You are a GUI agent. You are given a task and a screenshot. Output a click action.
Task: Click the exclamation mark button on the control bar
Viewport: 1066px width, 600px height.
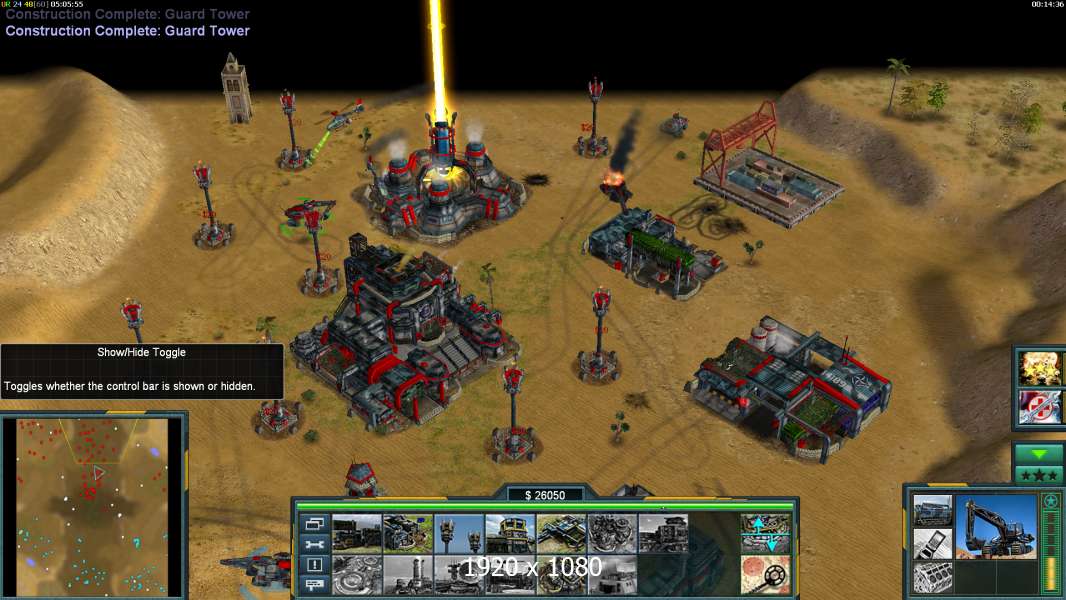coord(314,564)
